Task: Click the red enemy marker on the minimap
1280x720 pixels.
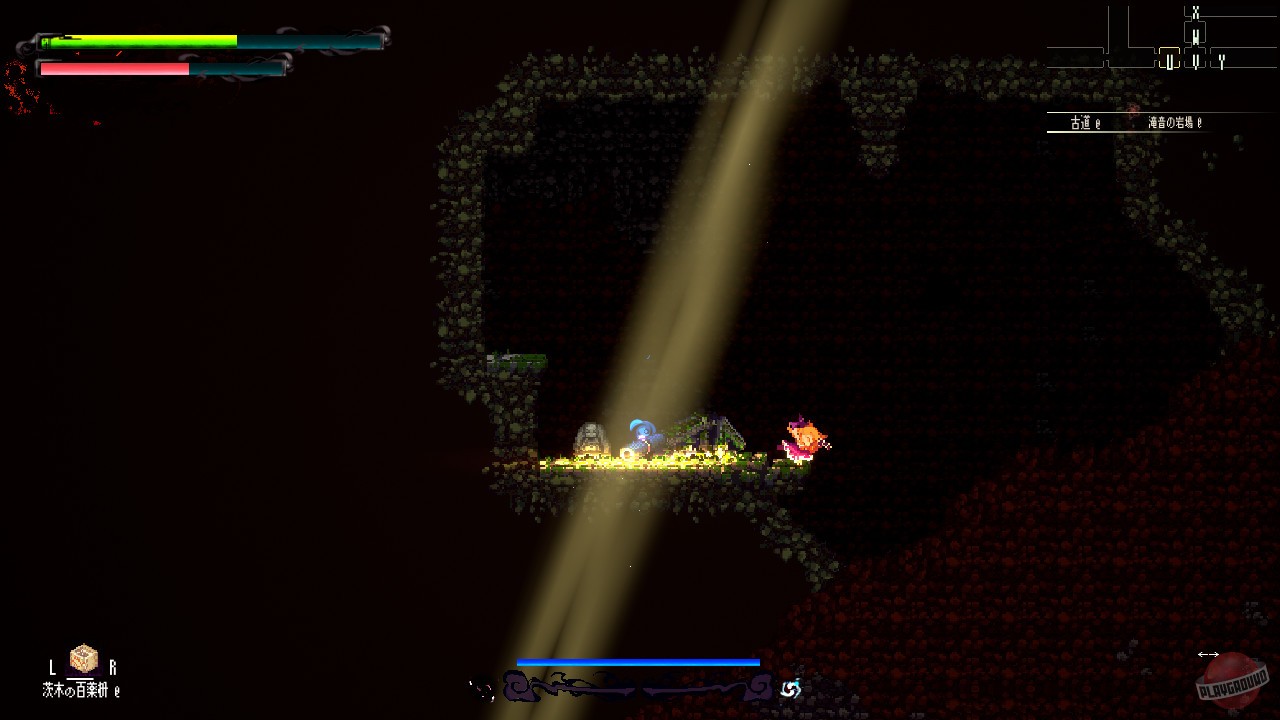Action: 1131,110
